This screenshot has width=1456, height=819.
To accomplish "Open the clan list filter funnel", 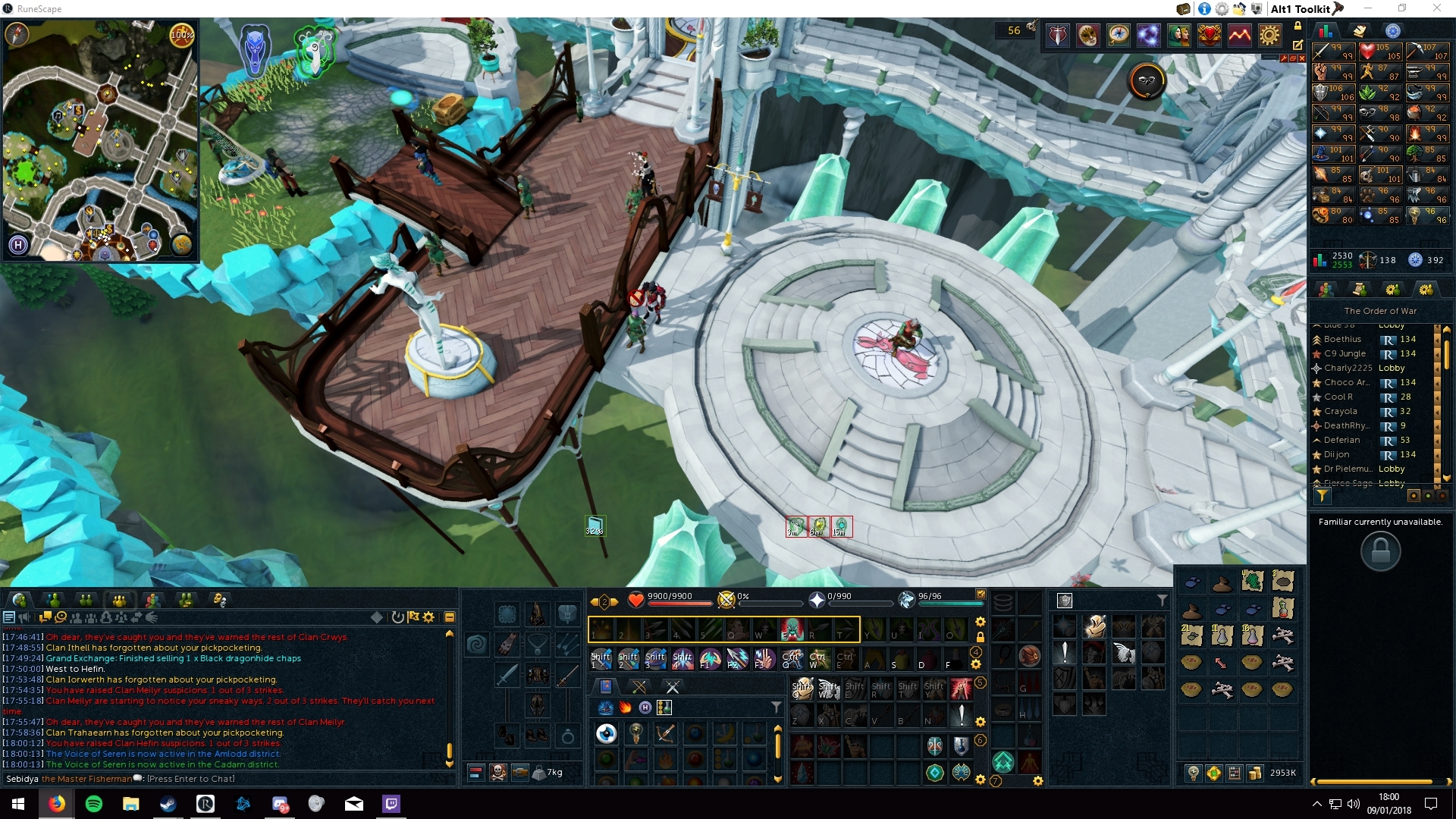I will [x=1323, y=496].
